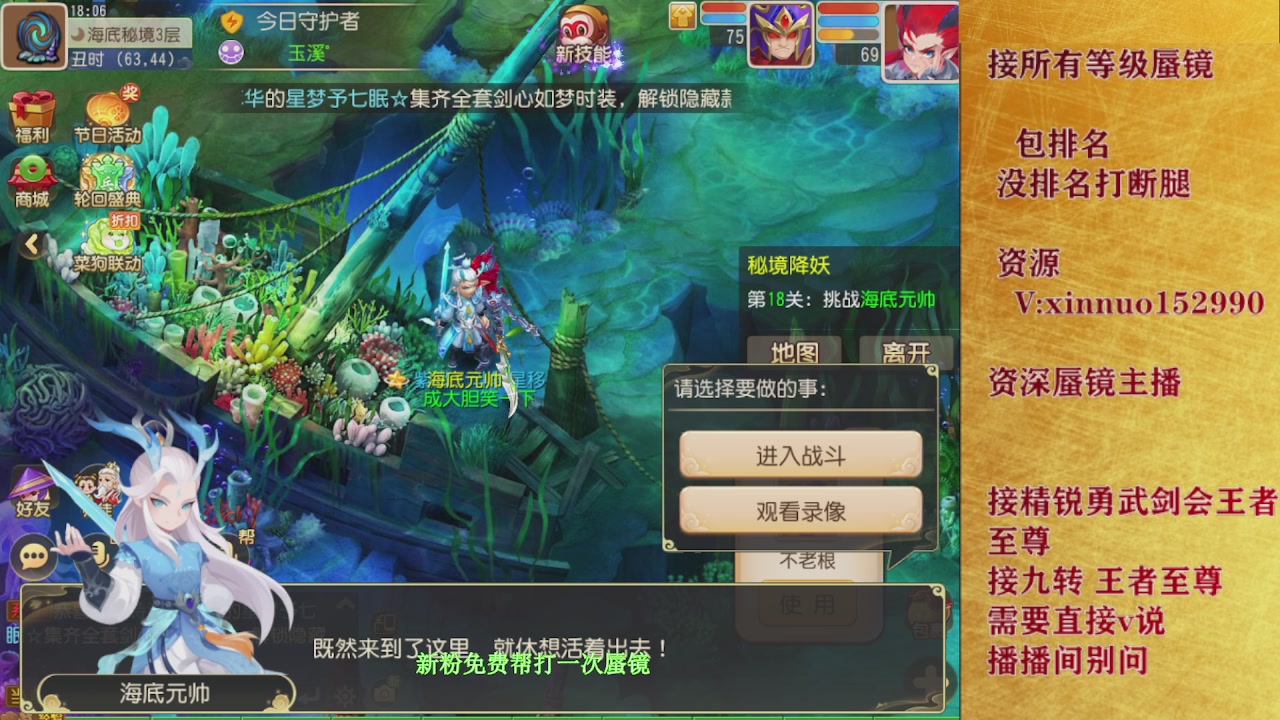Open the 节日活动 festival activities icon
Screen dimensions: 1280x720
[x=110, y=105]
